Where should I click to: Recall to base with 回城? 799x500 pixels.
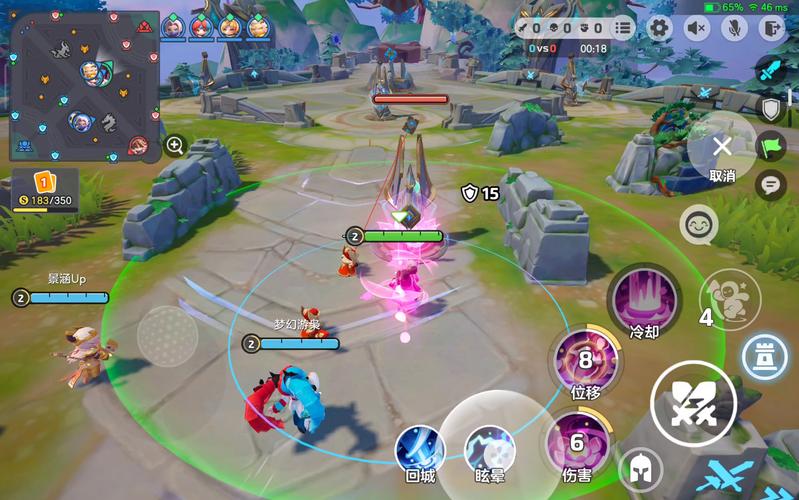click(x=420, y=449)
